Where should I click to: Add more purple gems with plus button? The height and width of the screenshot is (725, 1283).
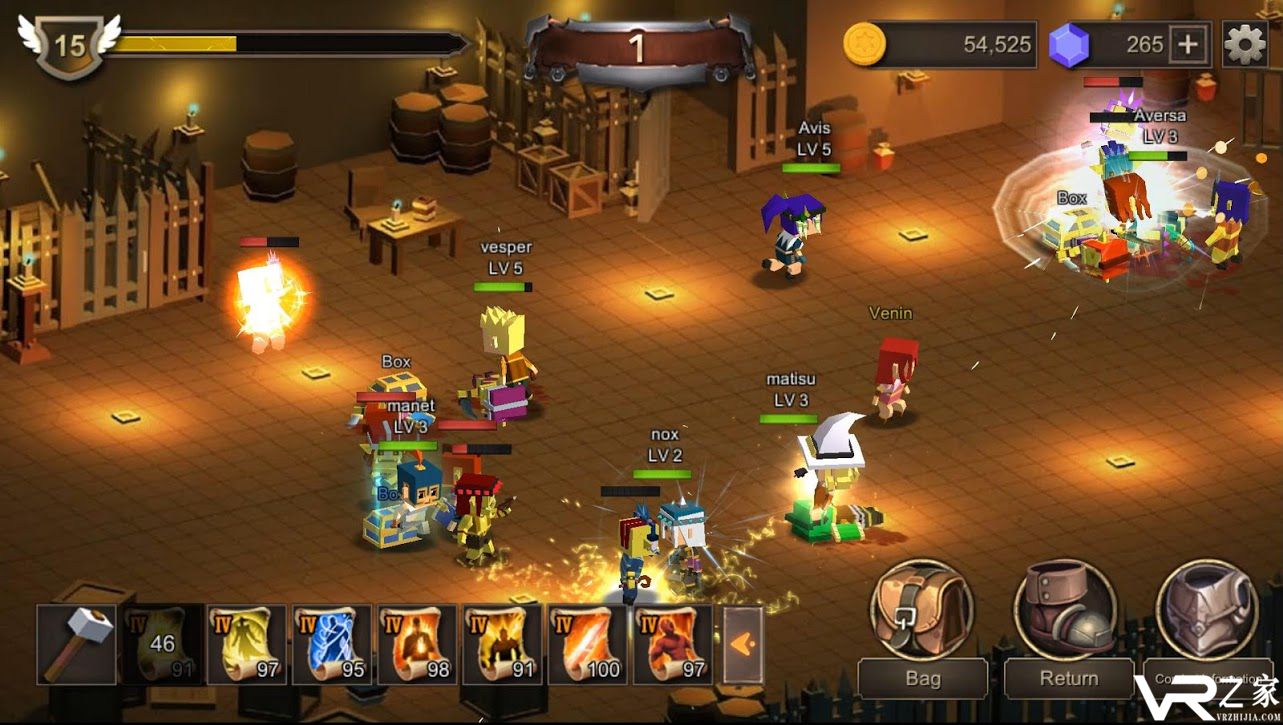pos(1189,45)
